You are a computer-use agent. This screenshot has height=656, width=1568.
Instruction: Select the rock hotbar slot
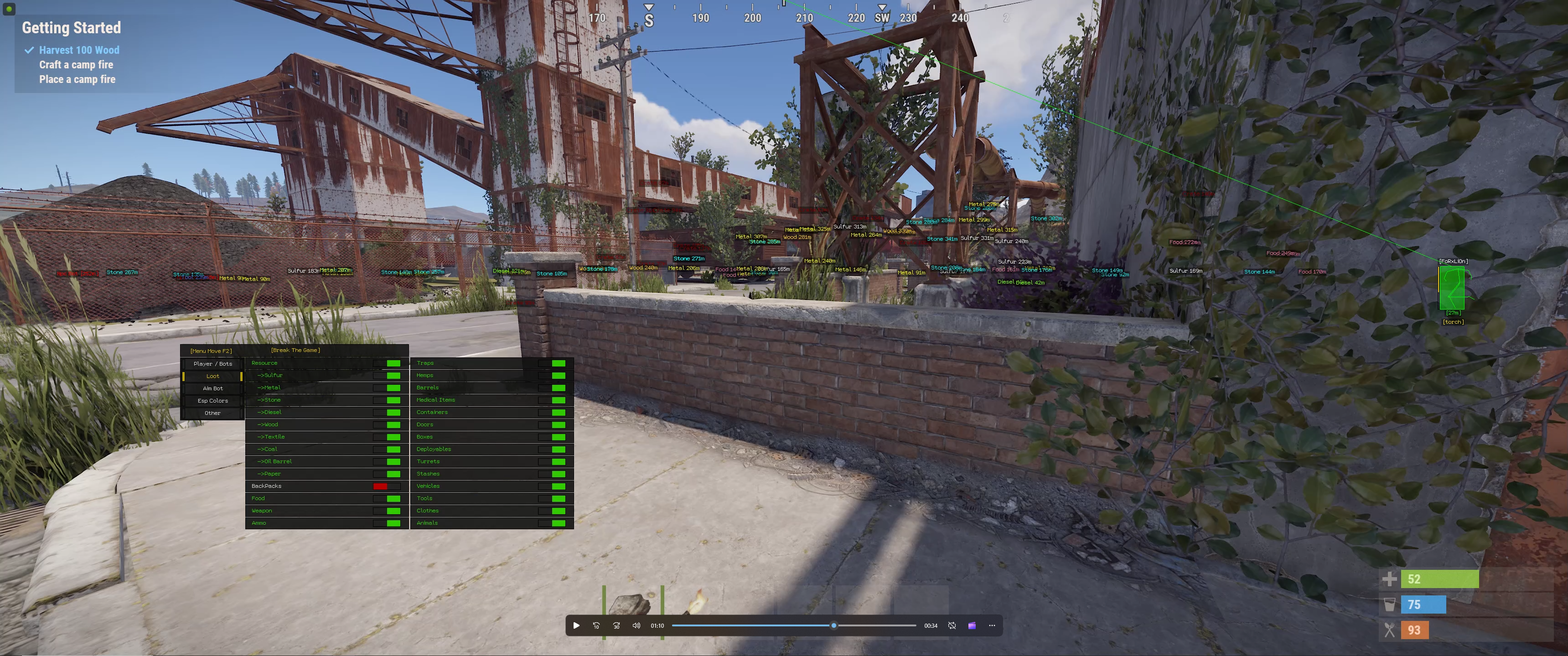(632, 605)
